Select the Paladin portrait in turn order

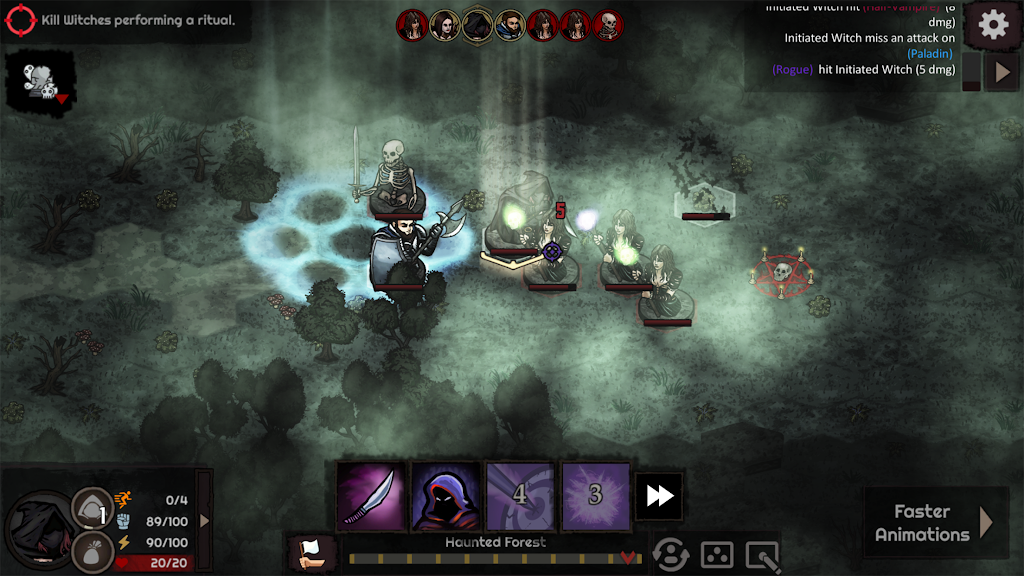(x=510, y=25)
